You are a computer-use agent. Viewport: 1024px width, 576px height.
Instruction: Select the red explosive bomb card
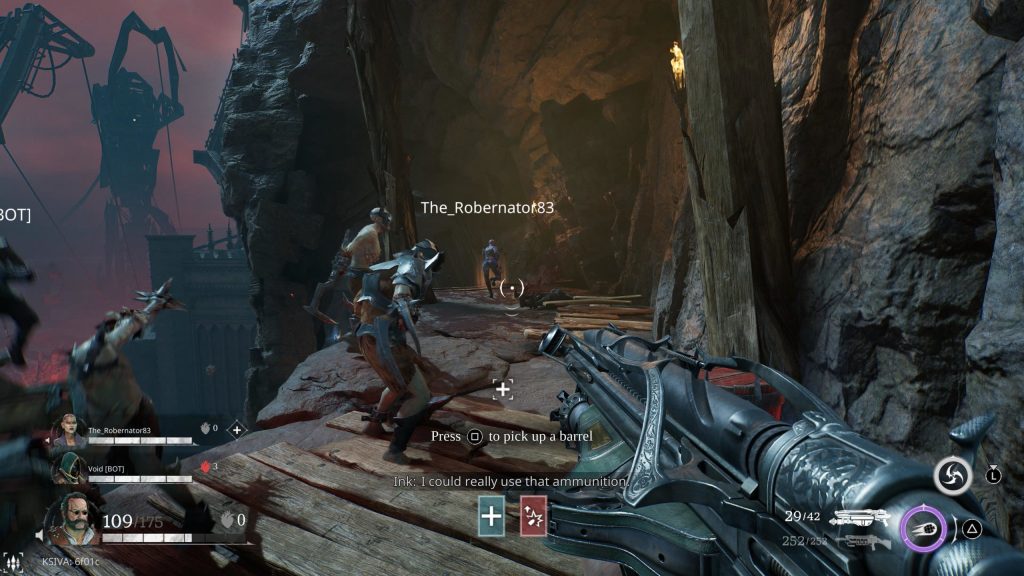pos(533,518)
